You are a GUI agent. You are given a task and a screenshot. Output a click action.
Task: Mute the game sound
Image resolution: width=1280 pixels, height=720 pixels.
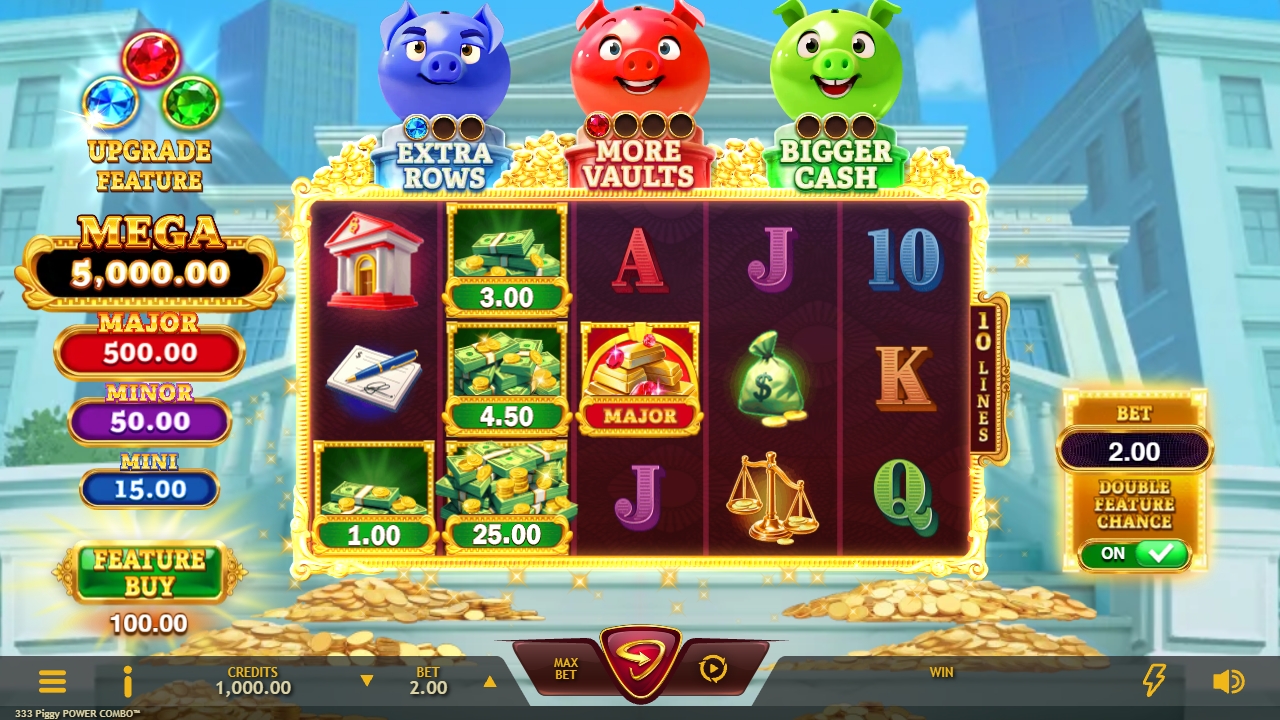click(x=1228, y=682)
